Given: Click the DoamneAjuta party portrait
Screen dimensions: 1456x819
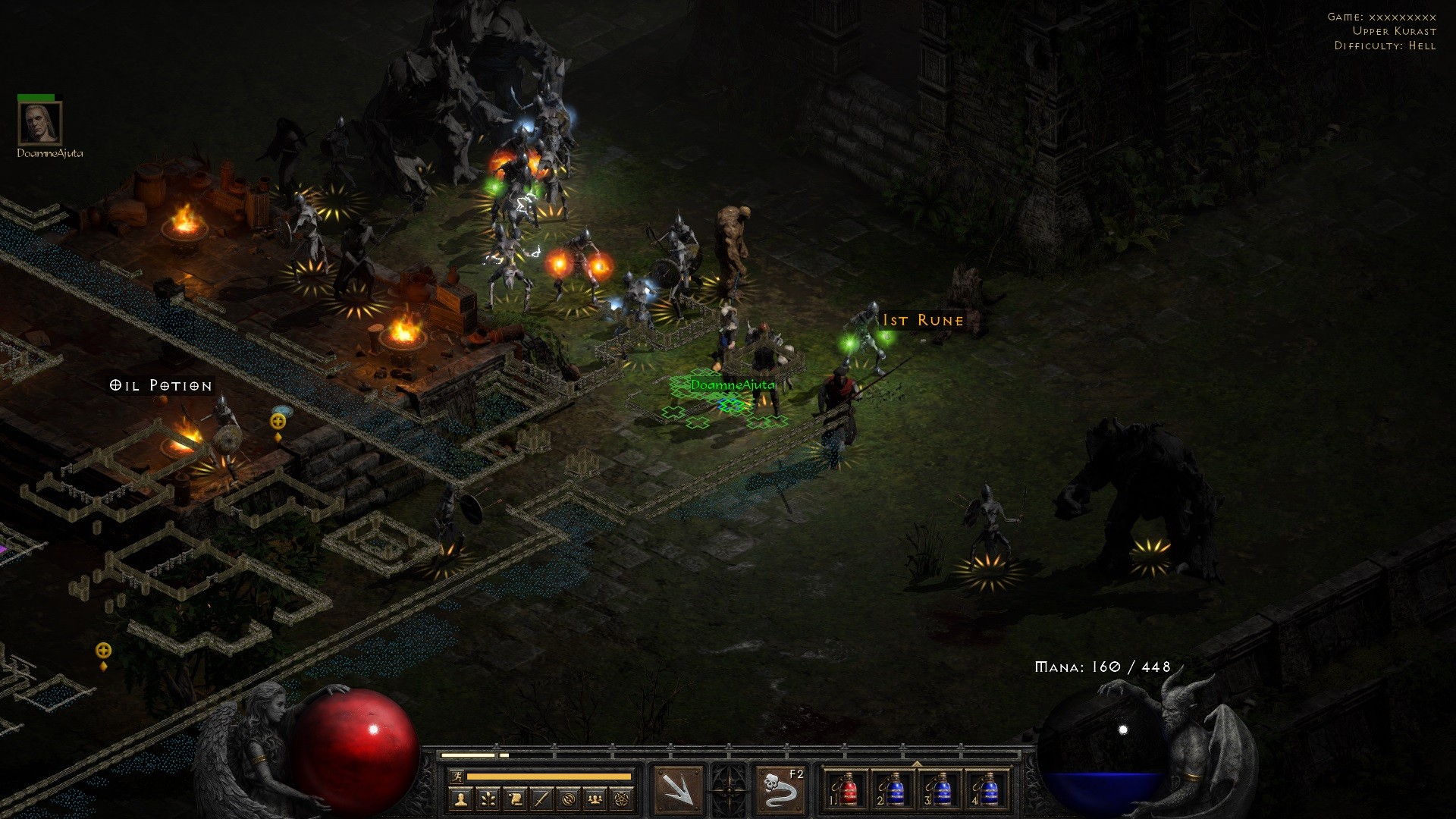Looking at the screenshot, I should (39, 123).
